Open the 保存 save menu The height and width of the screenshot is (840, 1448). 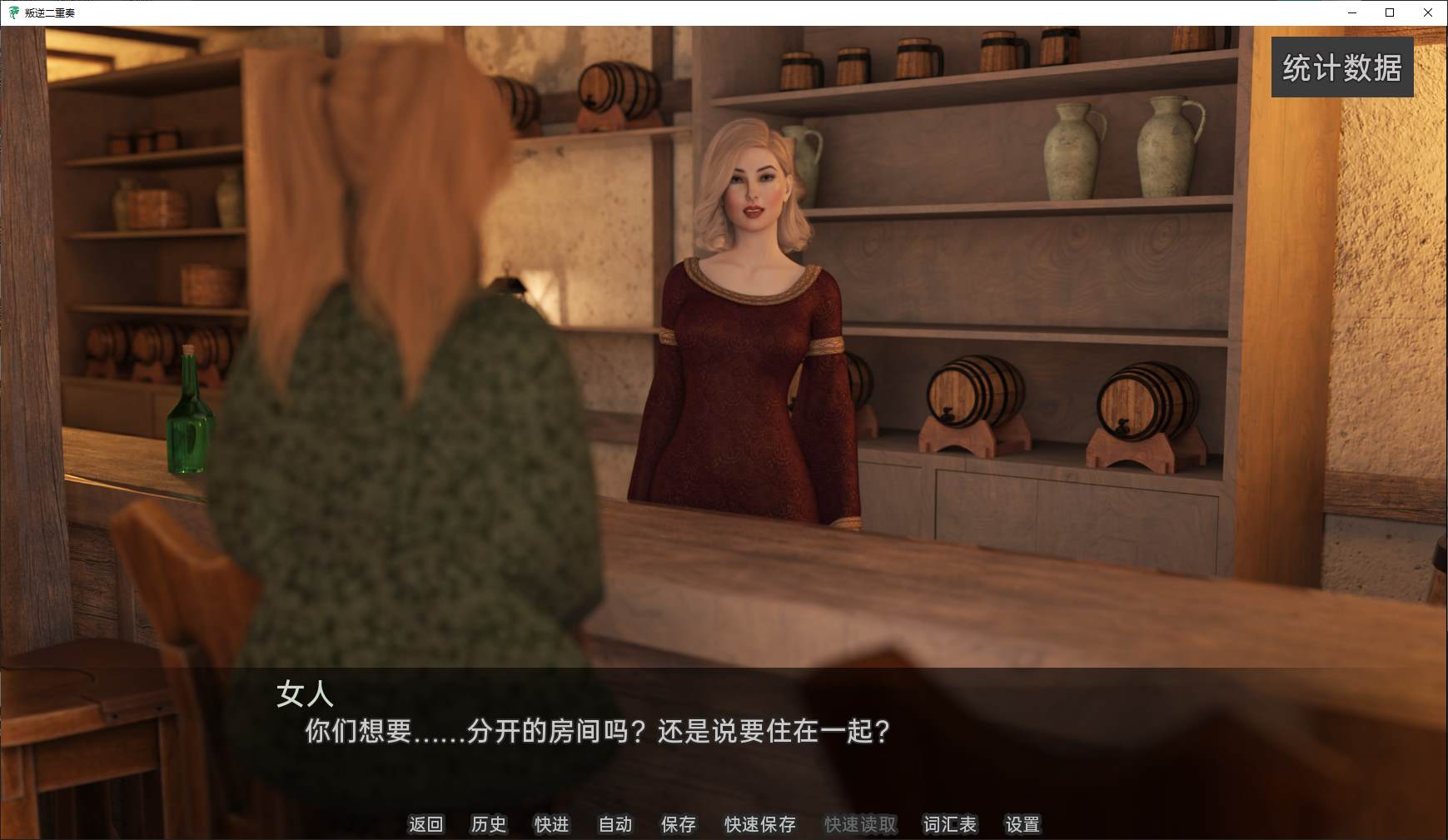coord(678,824)
